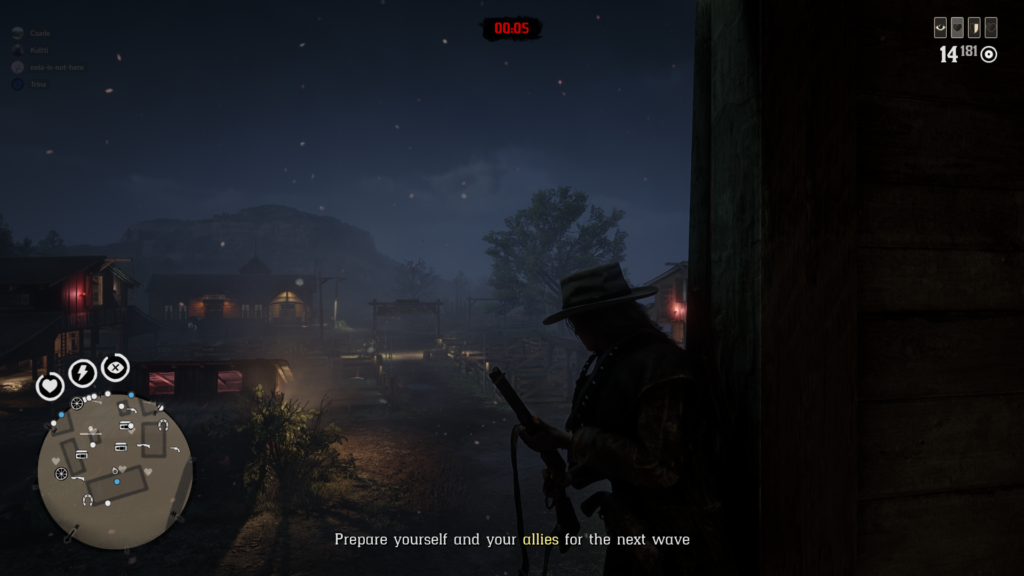This screenshot has height=576, width=1024.
Task: Click the lightning bolt stamina core
Action: tap(82, 374)
